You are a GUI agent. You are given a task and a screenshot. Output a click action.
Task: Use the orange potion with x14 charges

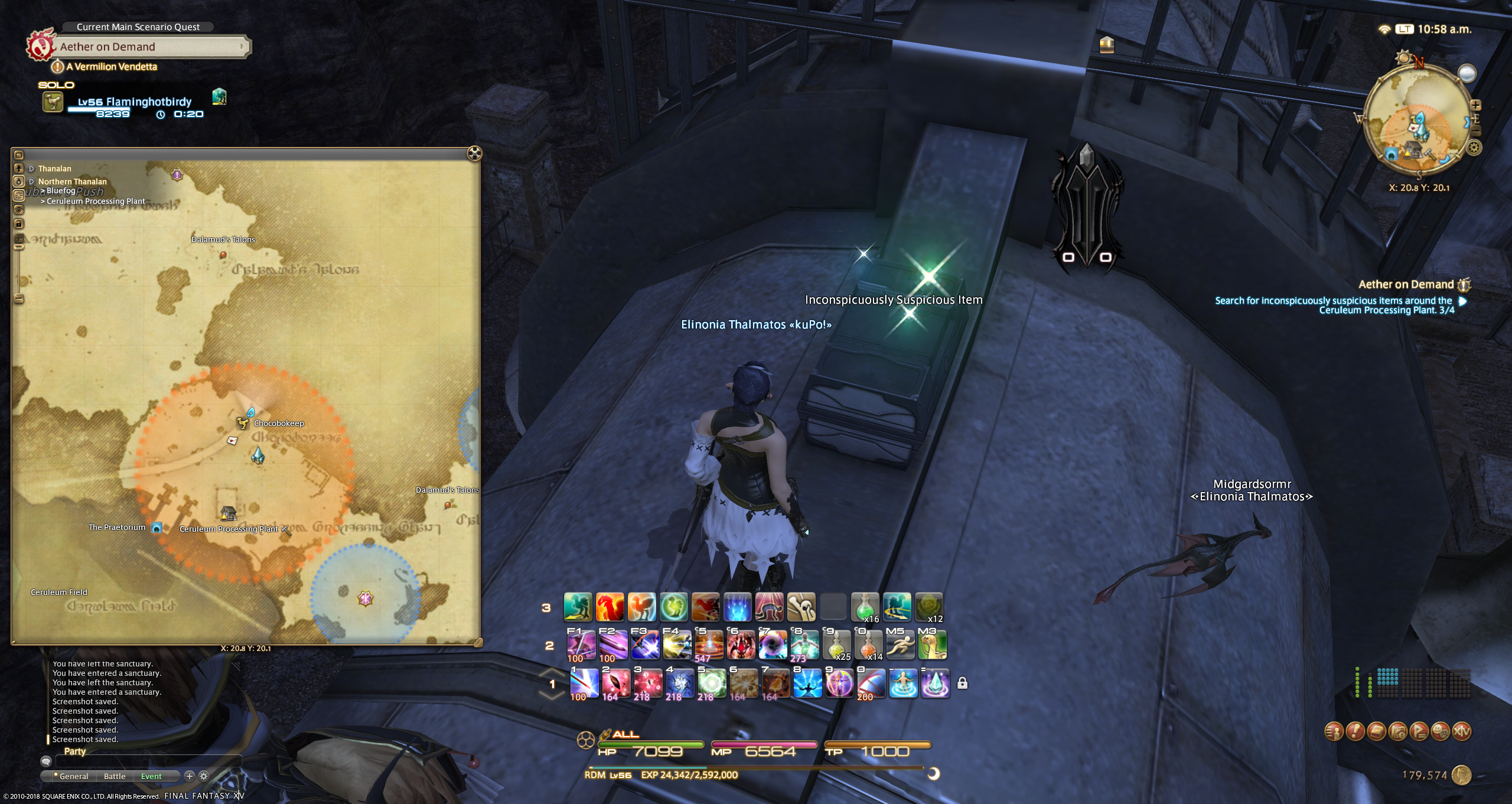(x=868, y=644)
